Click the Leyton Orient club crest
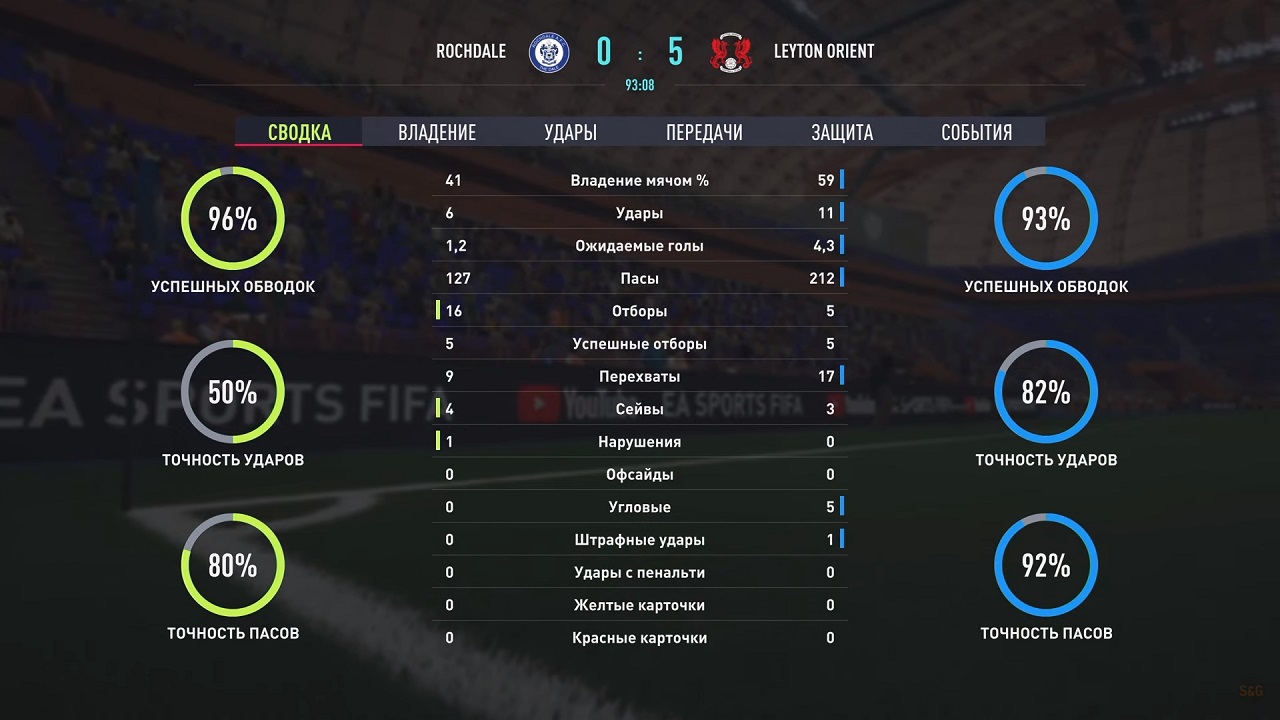 (731, 51)
